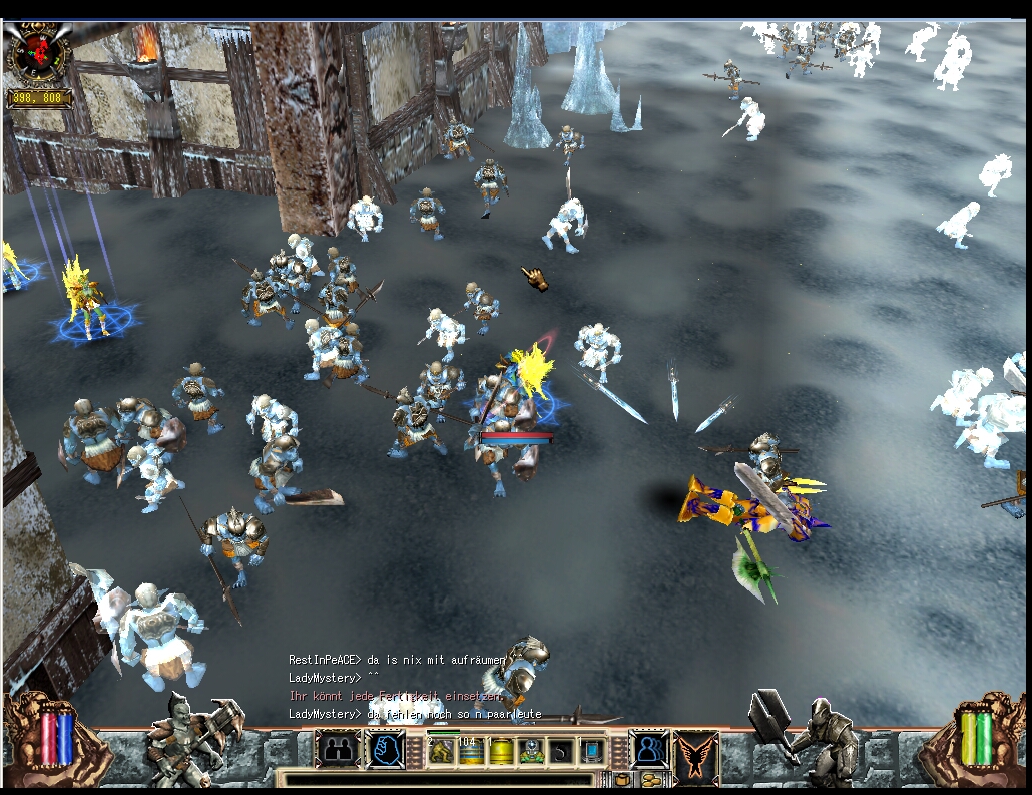Viewport: 1032px width, 795px height.
Task: Open the blue people group button
Action: 648,749
